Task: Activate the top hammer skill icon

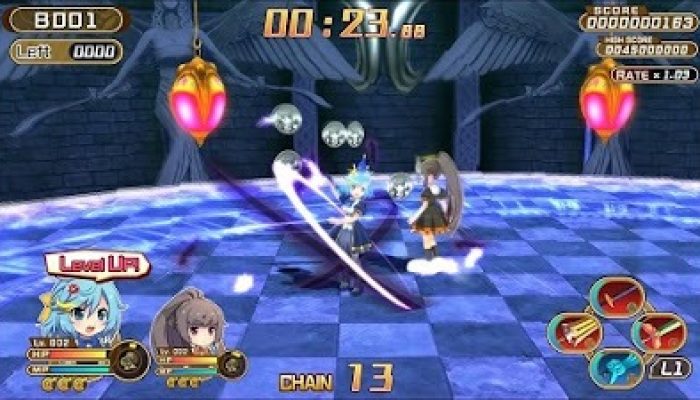Action: tap(616, 296)
